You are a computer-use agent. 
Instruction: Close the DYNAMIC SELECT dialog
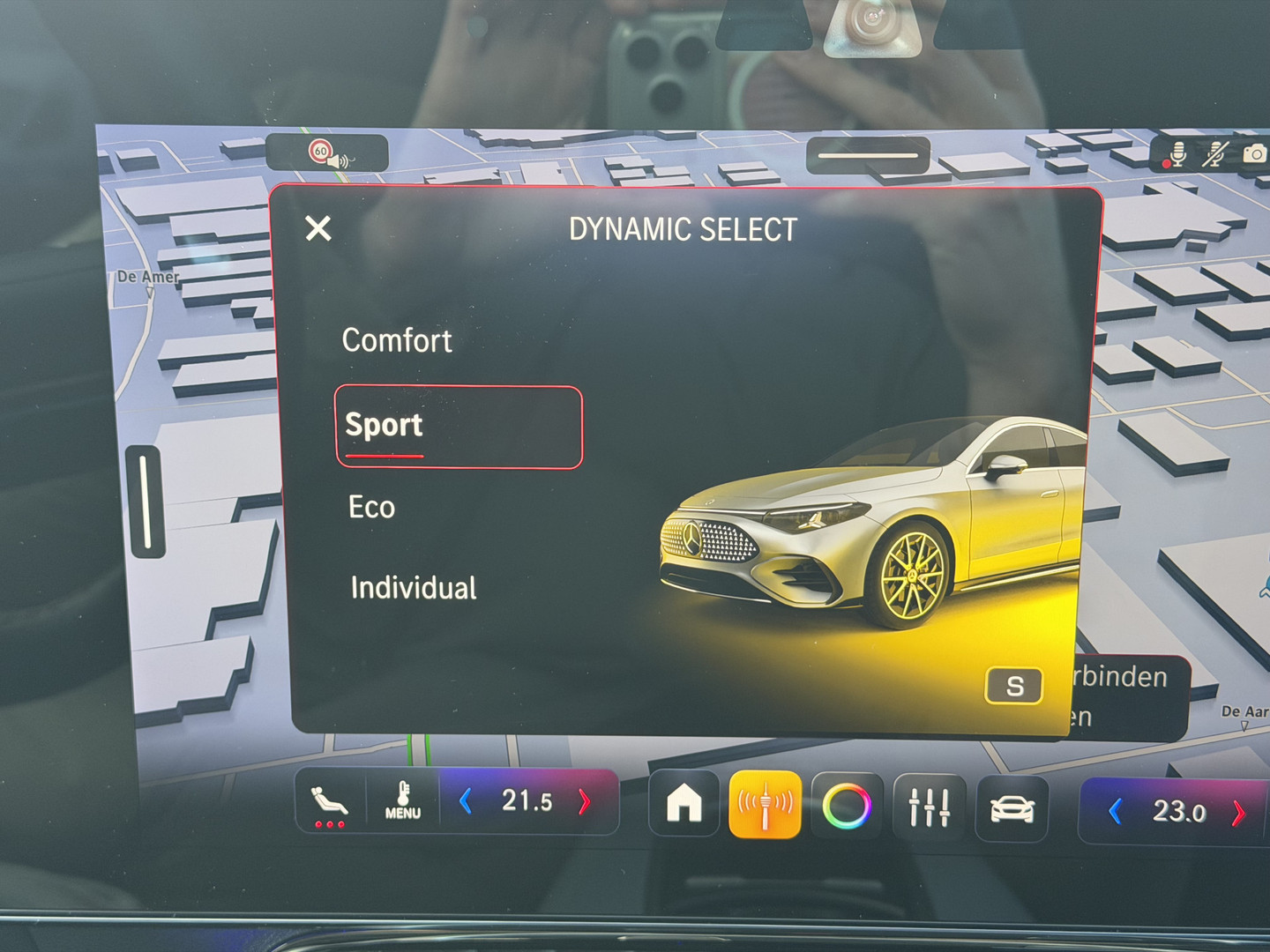pos(317,228)
